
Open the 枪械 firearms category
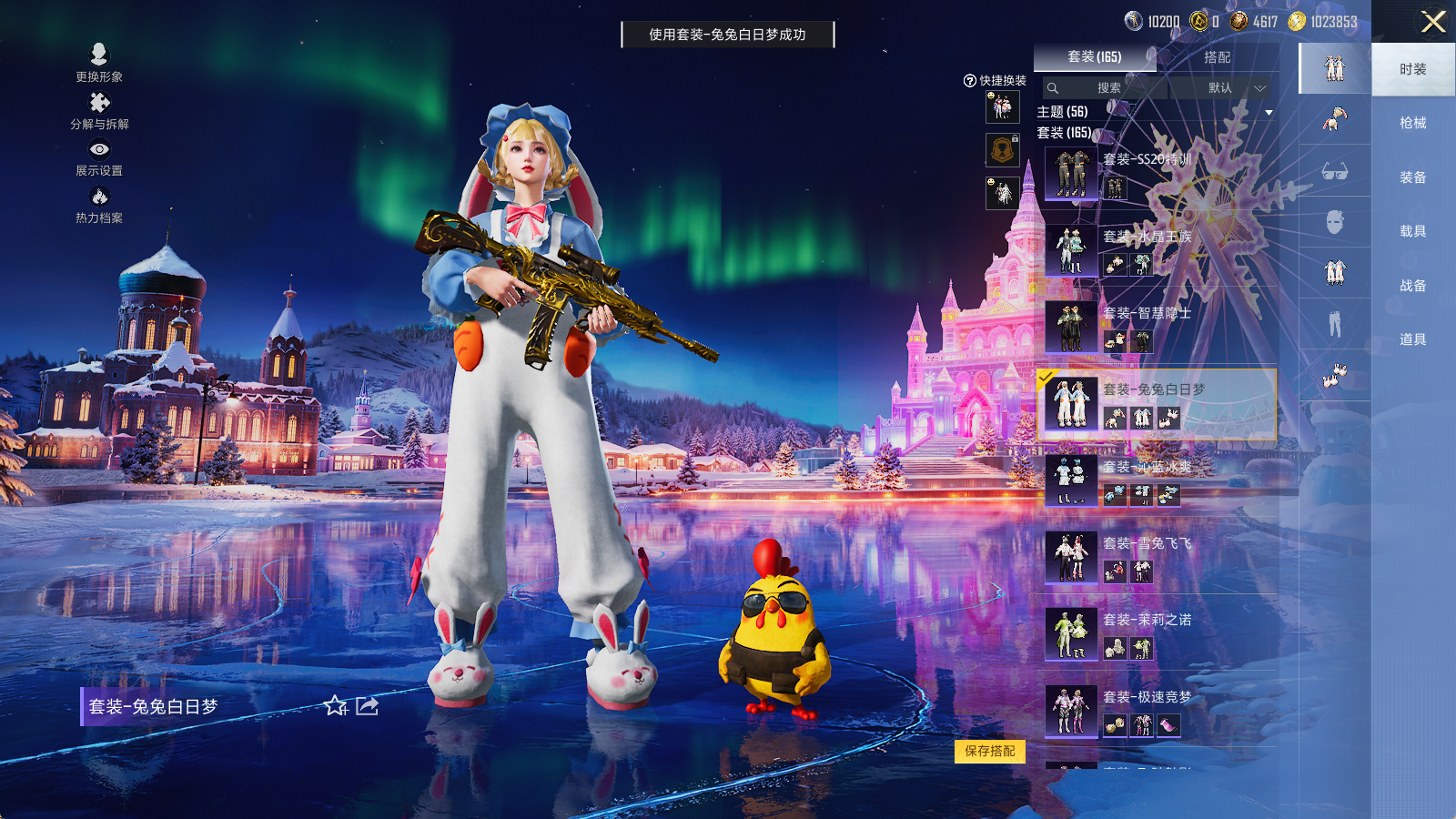click(1412, 123)
